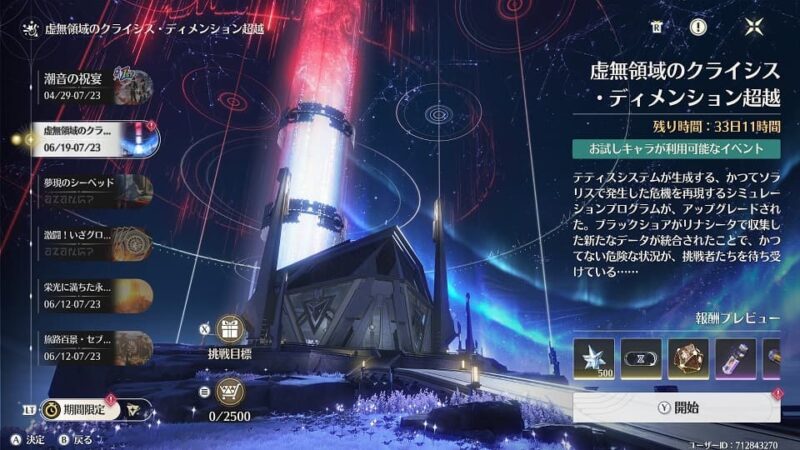Inspect the second reward preview item
The width and height of the screenshot is (800, 450).
click(641, 359)
